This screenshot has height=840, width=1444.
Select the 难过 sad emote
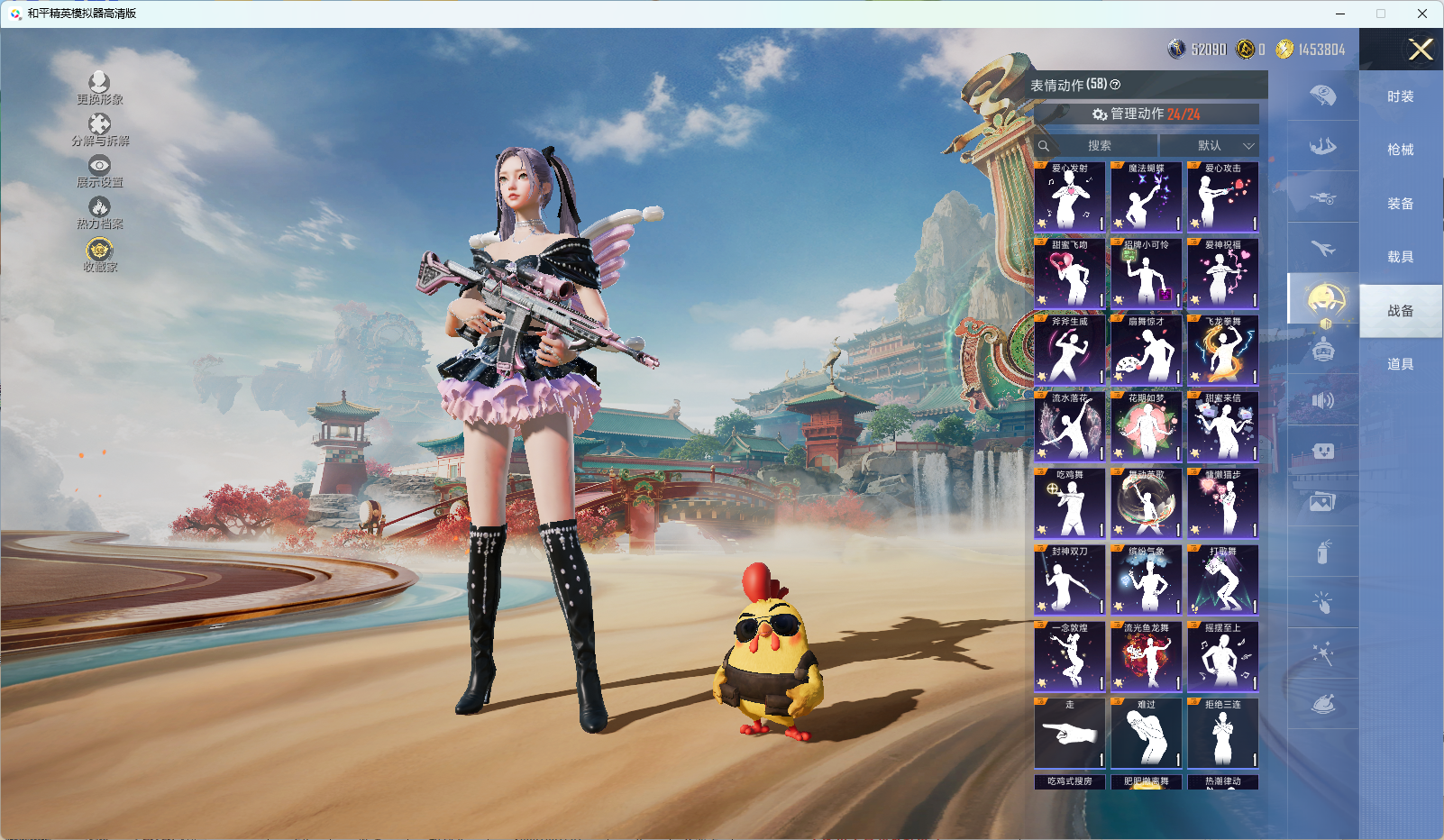(x=1147, y=734)
